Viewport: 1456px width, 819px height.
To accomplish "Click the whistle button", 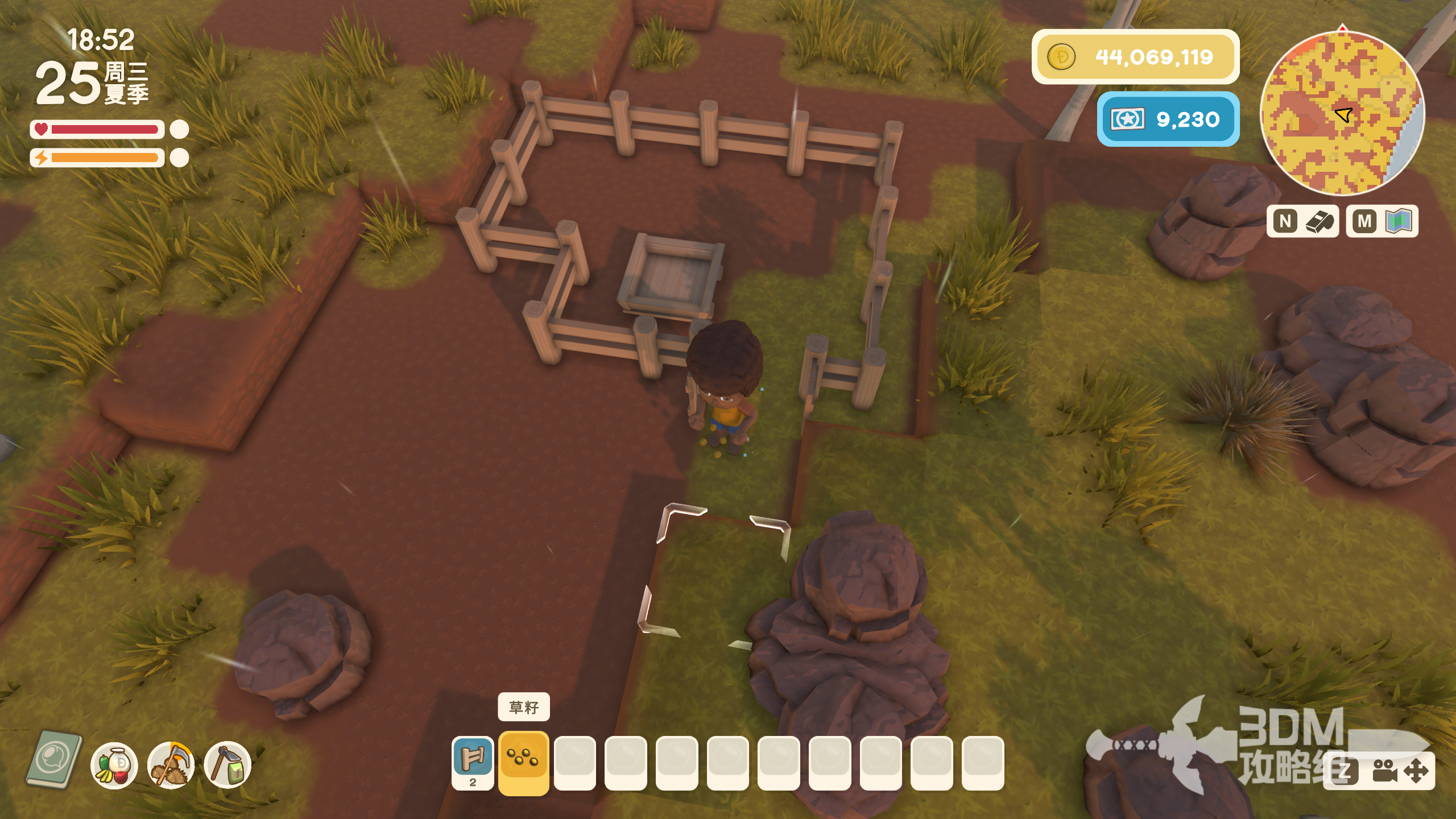I will point(1302,221).
